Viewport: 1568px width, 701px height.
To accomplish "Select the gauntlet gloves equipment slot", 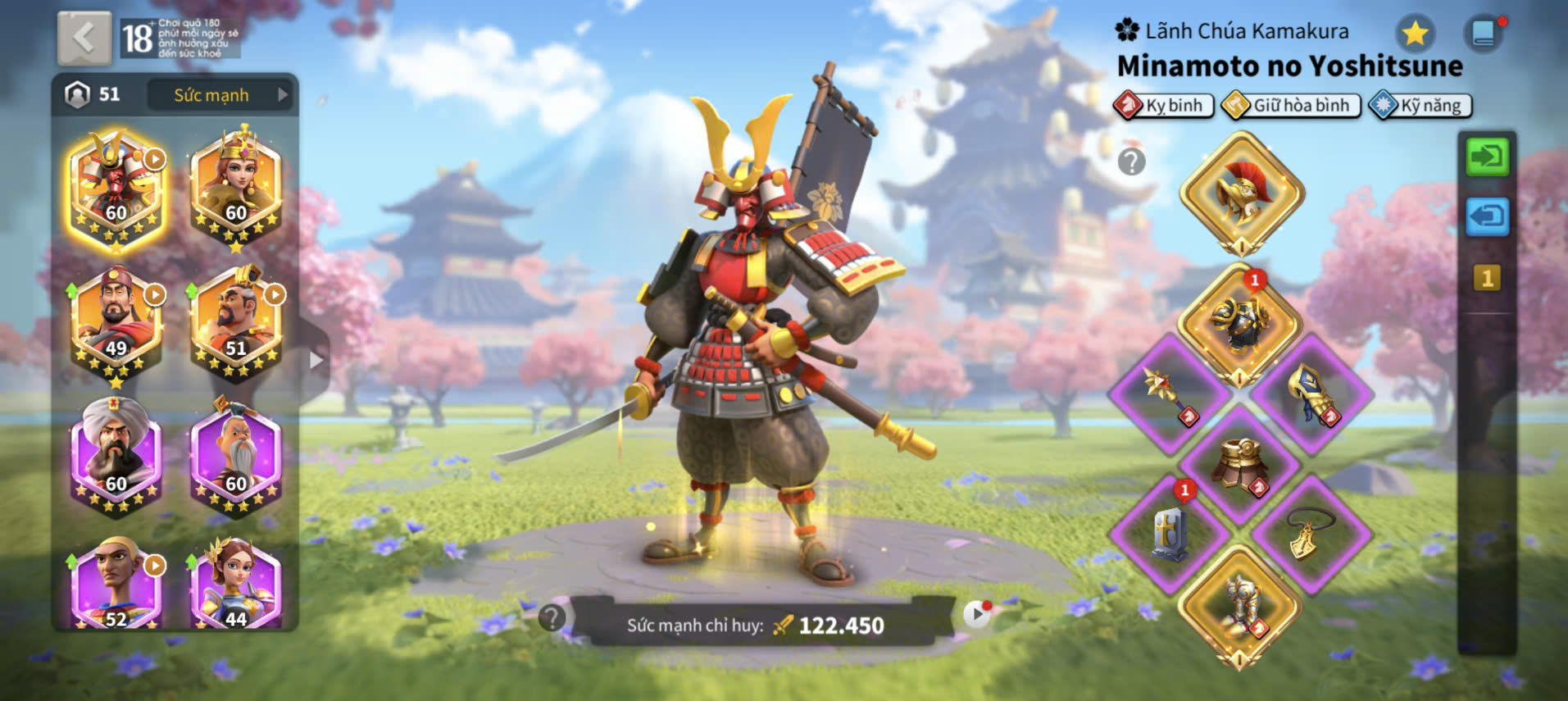I will (1310, 394).
